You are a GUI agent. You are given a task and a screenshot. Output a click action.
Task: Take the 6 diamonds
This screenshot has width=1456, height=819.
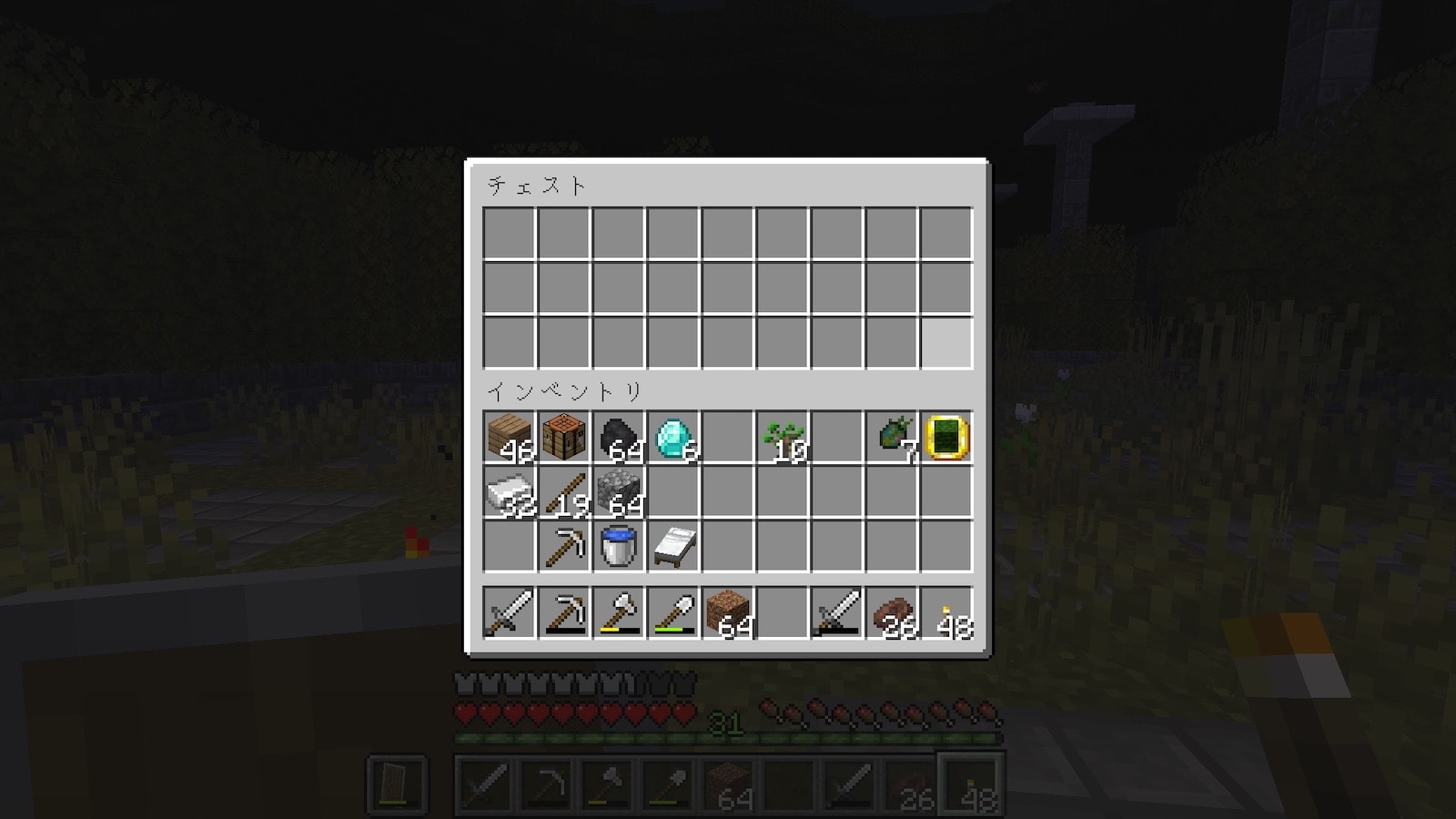(672, 438)
